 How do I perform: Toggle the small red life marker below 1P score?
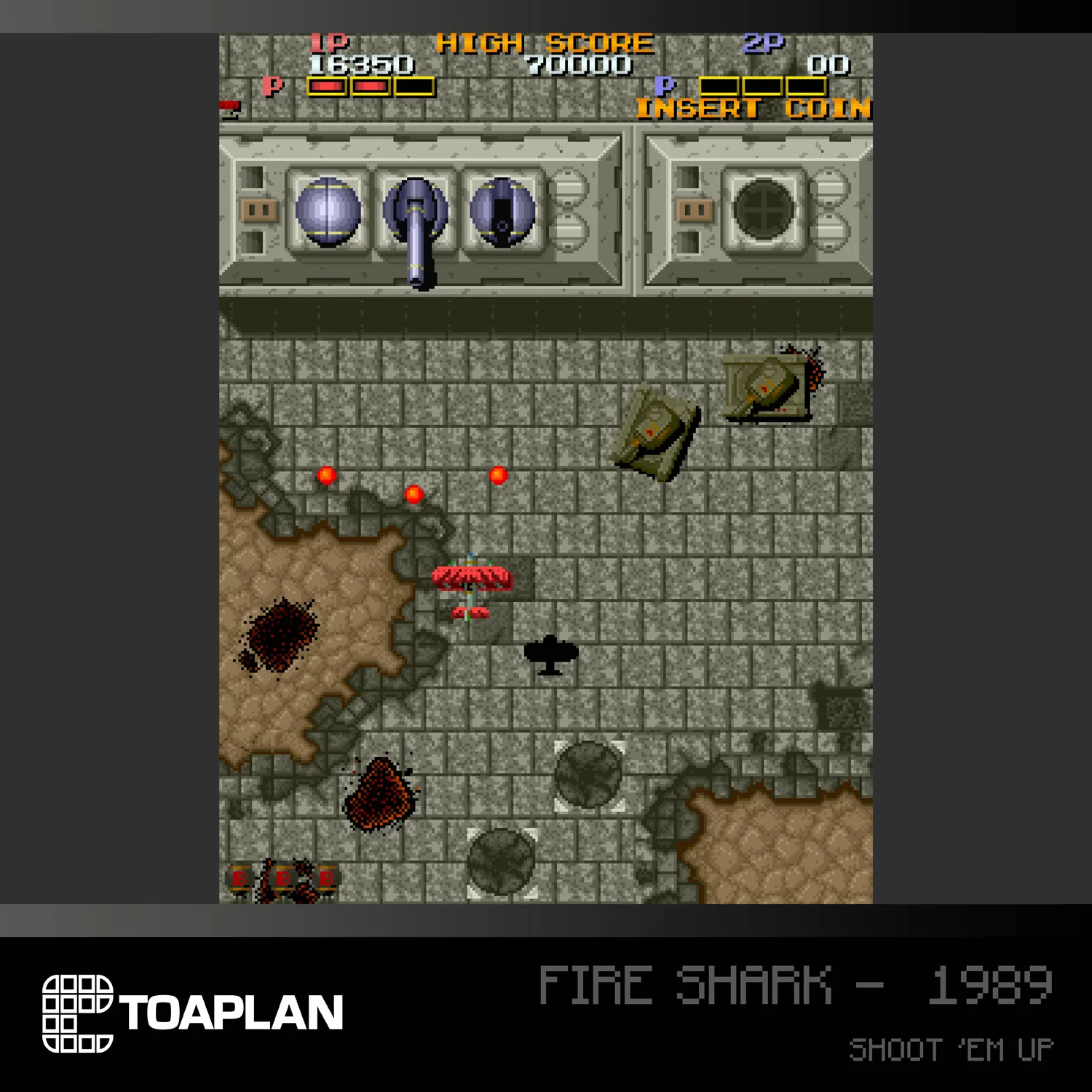(229, 103)
